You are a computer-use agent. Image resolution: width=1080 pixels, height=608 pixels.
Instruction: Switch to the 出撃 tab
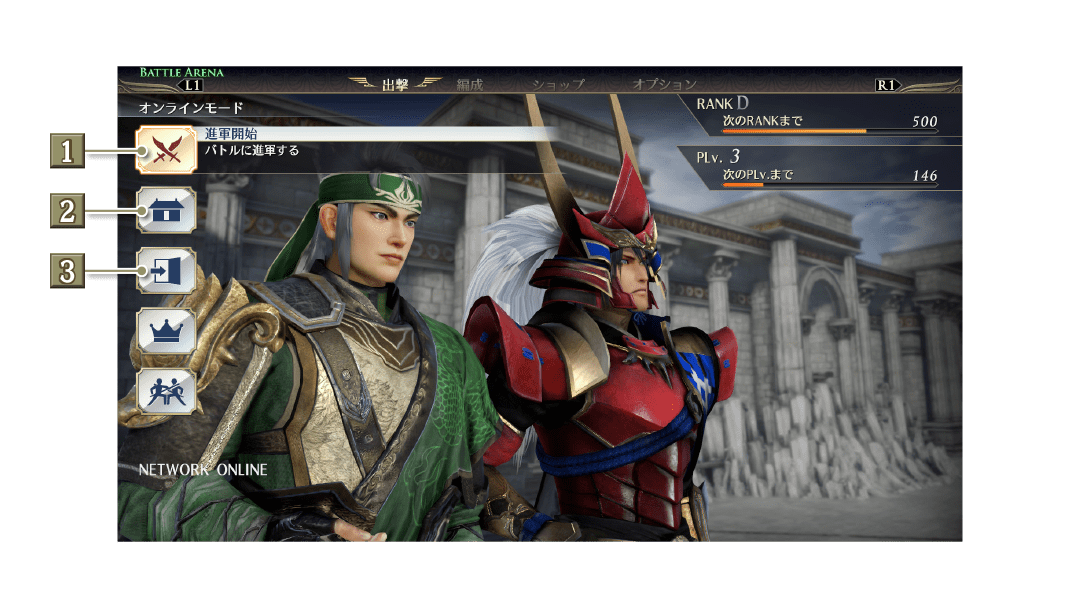point(396,85)
